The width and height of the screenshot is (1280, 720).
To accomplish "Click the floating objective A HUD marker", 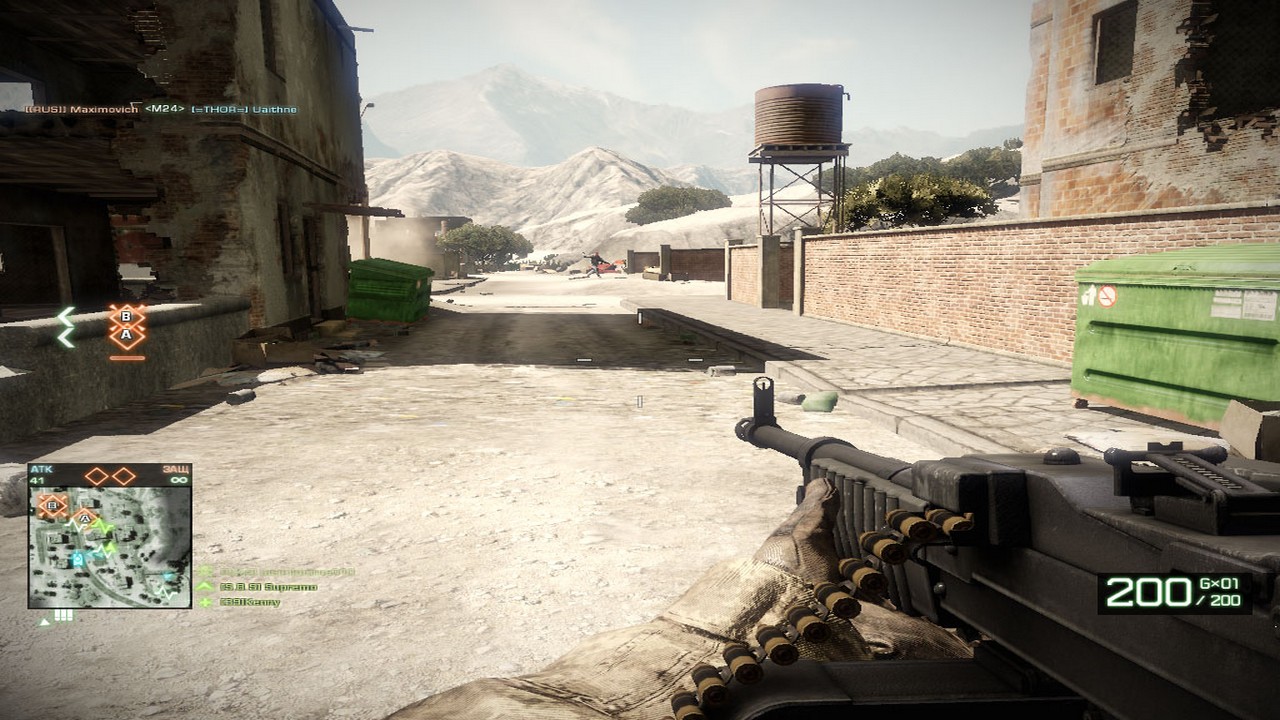I will point(127,336).
